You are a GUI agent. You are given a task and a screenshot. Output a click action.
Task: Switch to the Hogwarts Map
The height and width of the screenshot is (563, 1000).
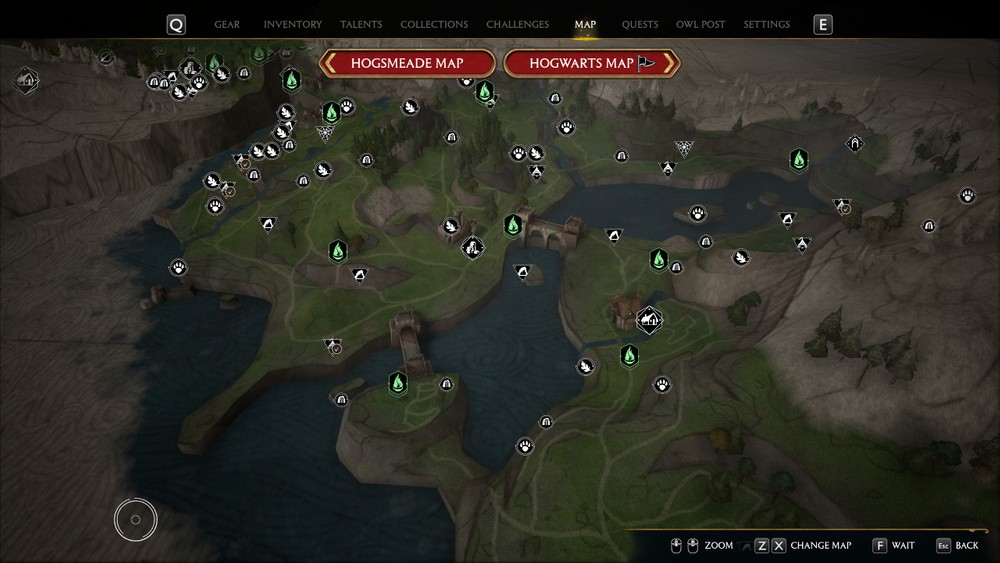(592, 63)
